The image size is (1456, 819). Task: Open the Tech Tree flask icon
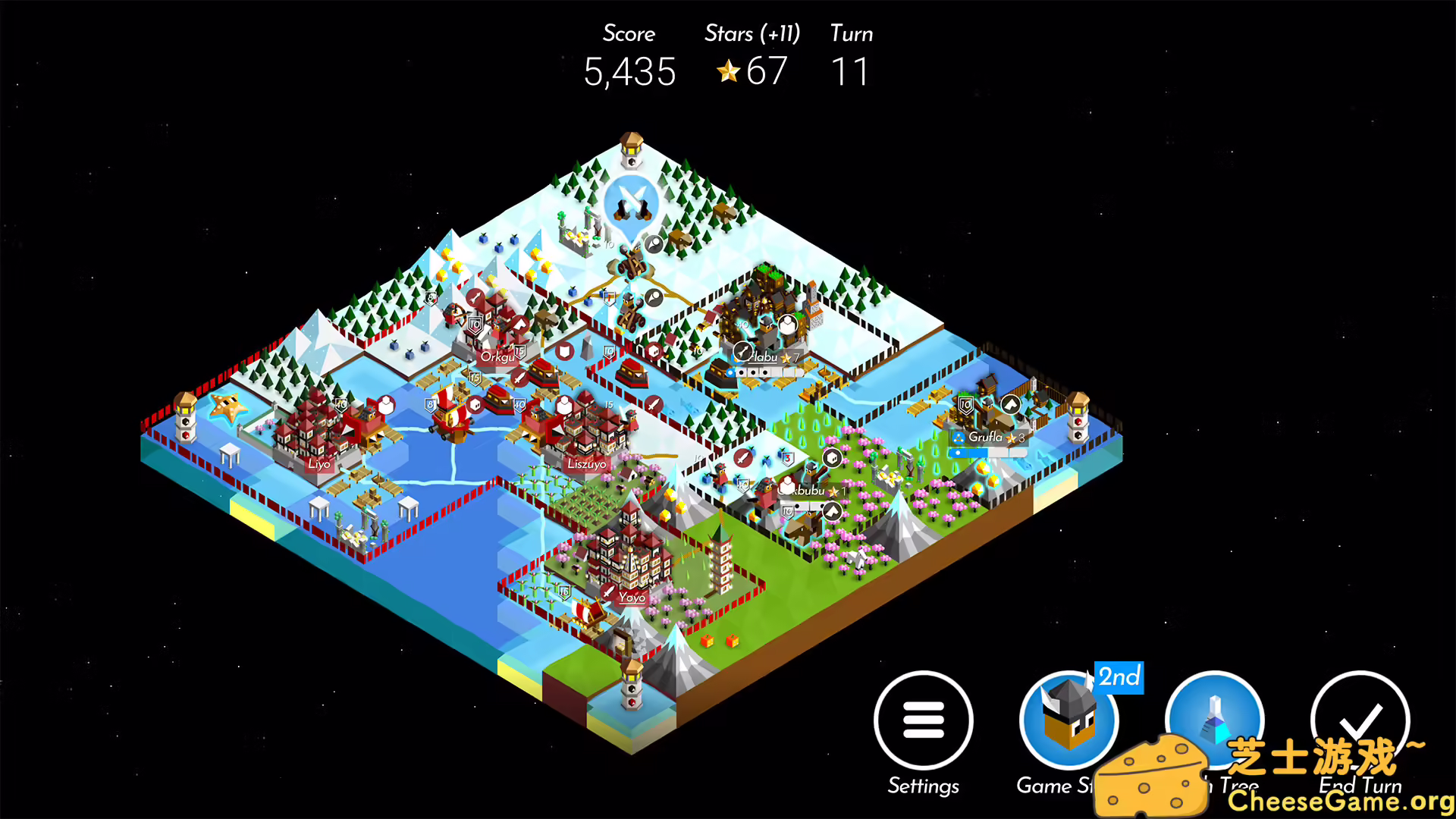click(x=1213, y=720)
